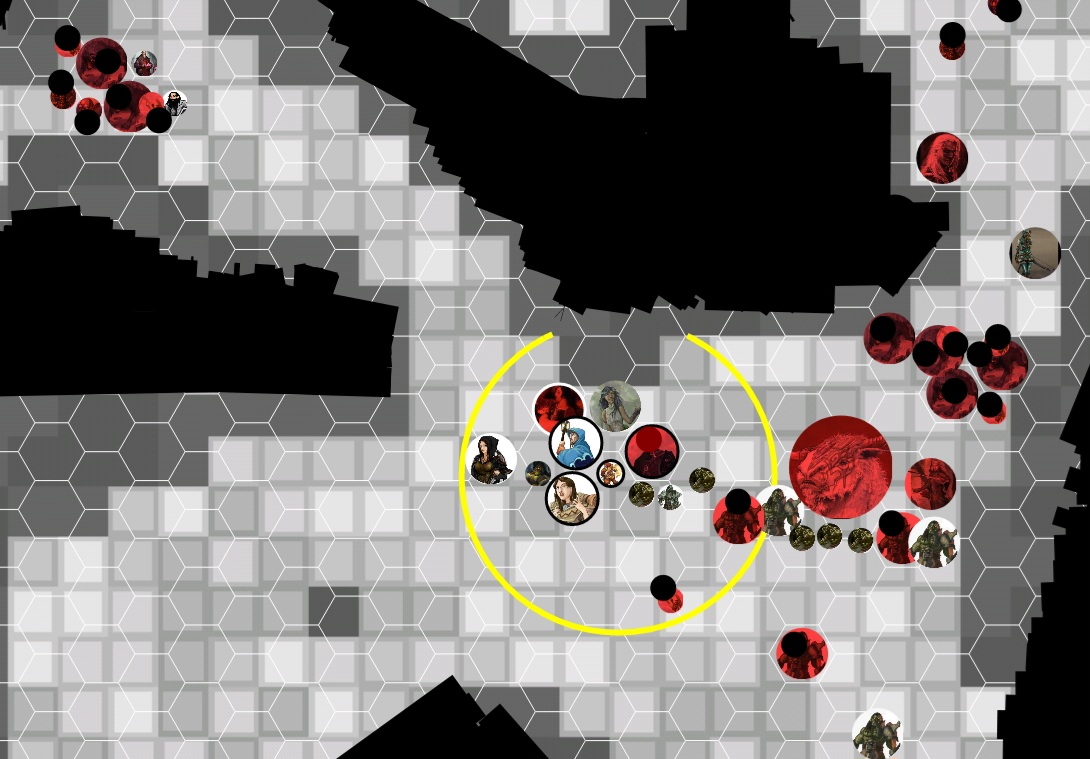This screenshot has width=1090, height=759.
Task: Select the tiny orange-haired character token
Action: pyautogui.click(x=610, y=473)
